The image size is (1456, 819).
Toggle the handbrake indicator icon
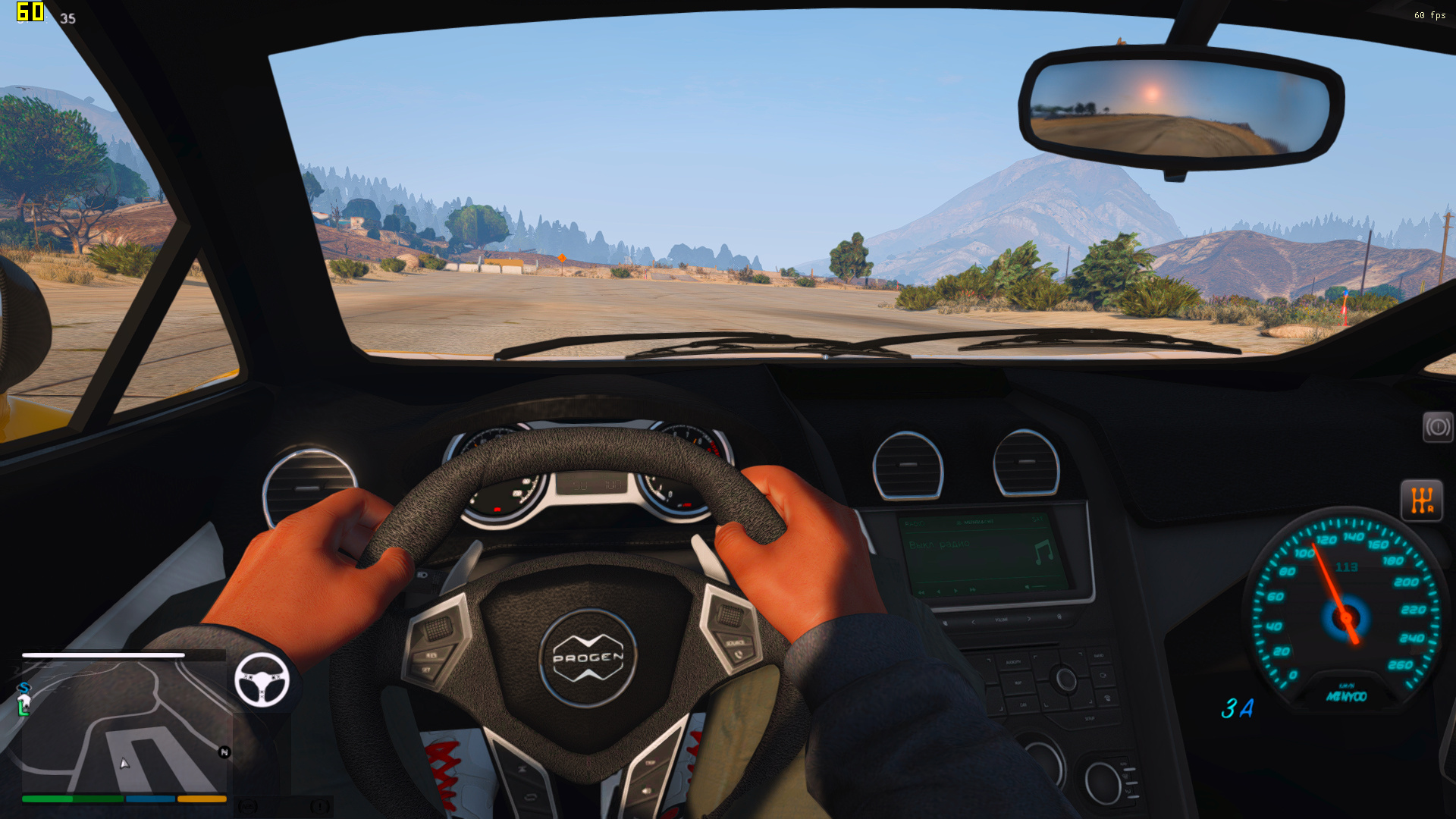click(x=1437, y=428)
